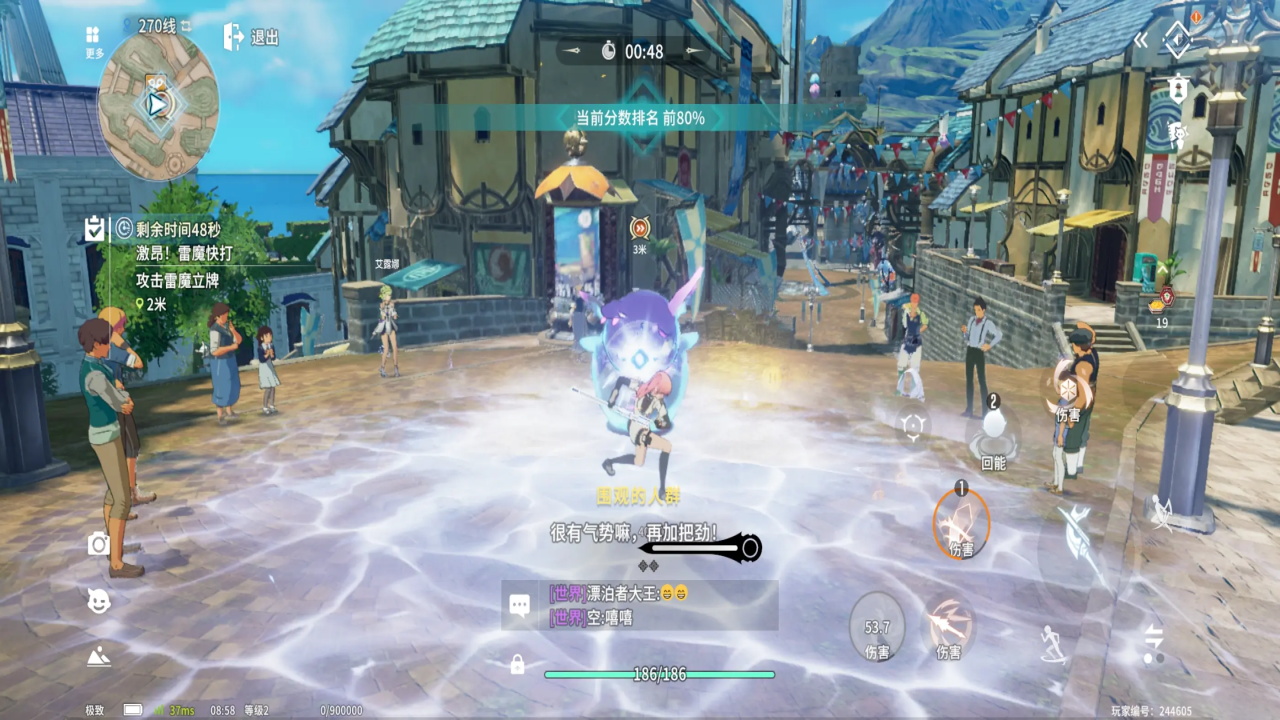Open the diamond-shaped menu icon at top right
The width and height of the screenshot is (1280, 720).
pyautogui.click(x=1178, y=40)
